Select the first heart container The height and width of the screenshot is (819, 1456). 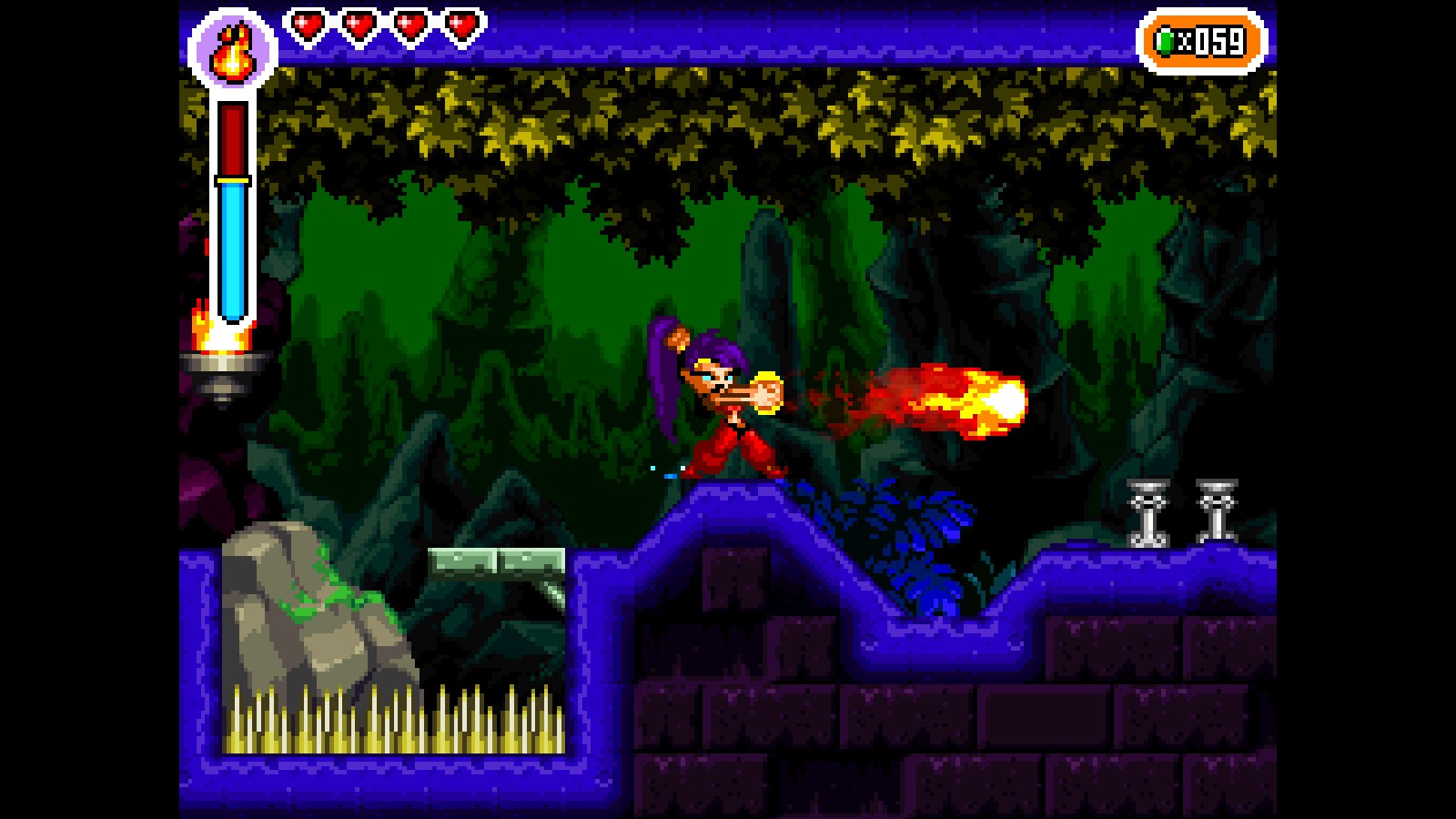pyautogui.click(x=309, y=25)
